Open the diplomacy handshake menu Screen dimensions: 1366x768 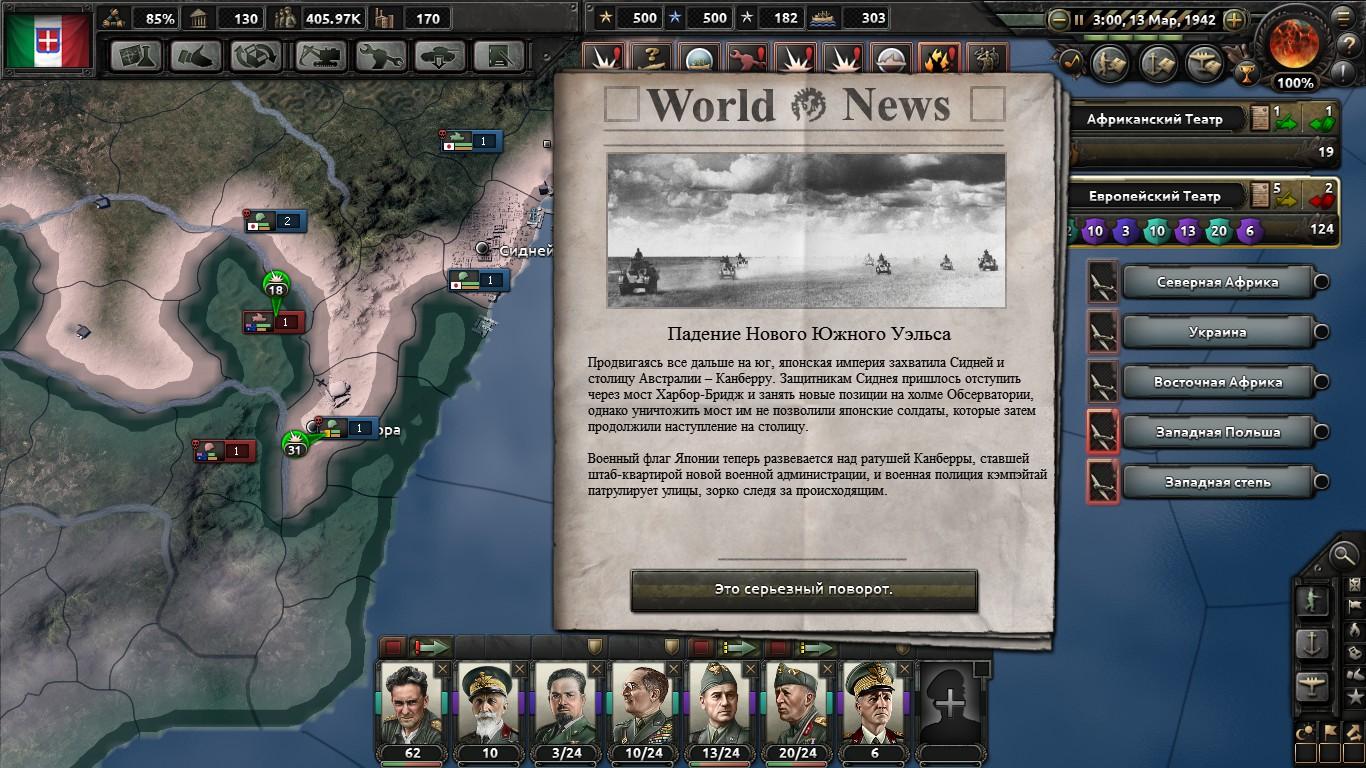point(196,56)
